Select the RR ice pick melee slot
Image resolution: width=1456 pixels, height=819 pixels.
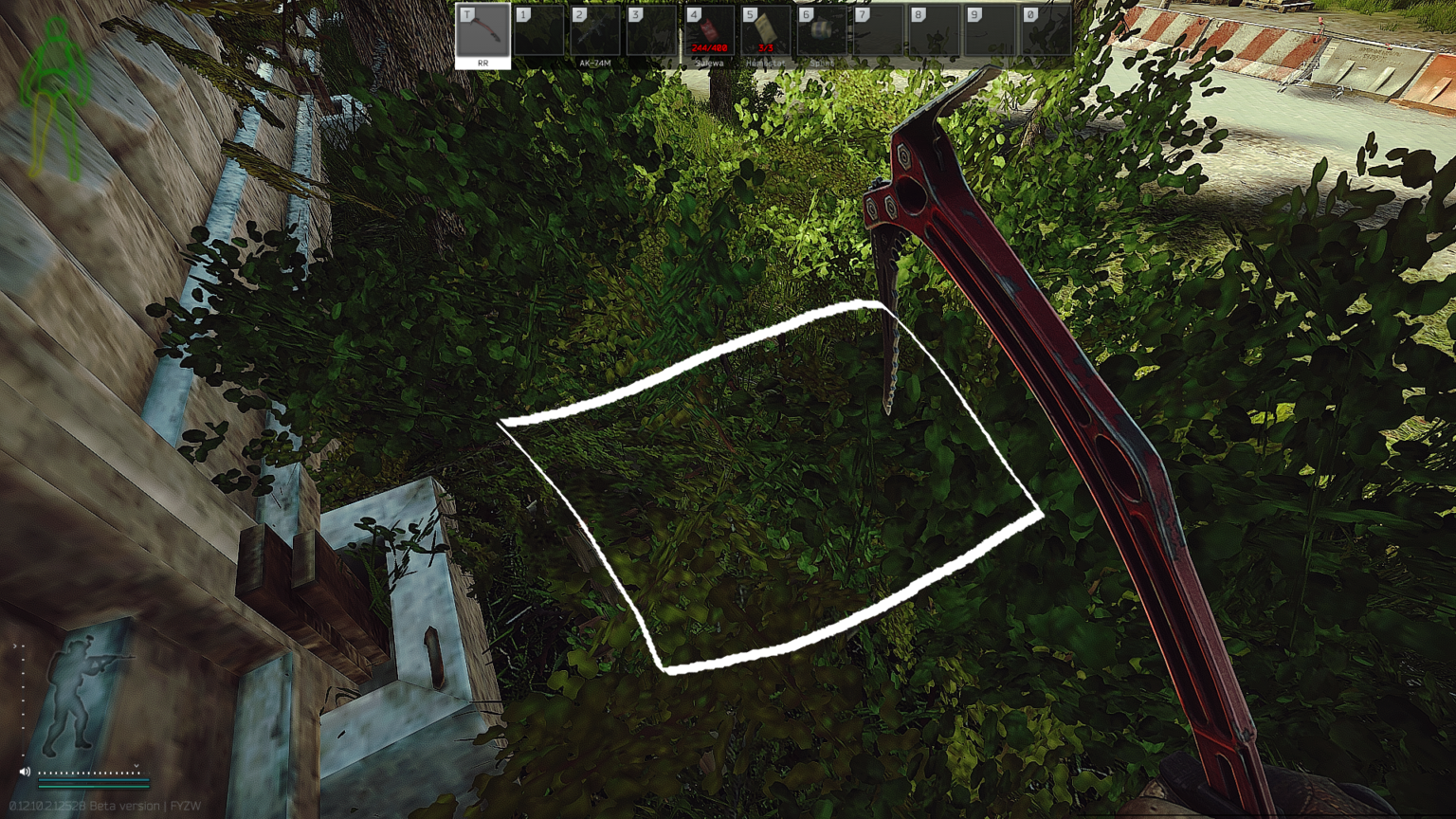[482, 34]
